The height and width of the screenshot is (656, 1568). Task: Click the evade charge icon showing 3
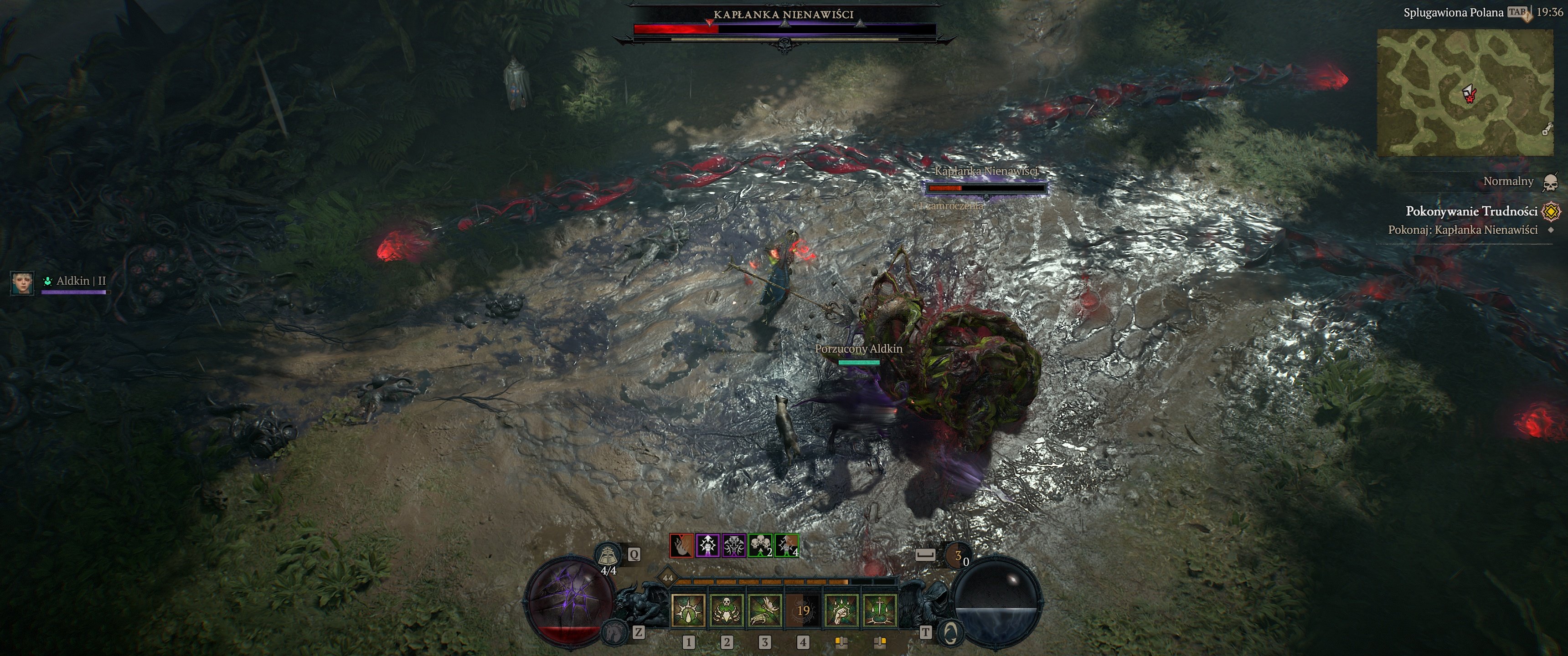point(958,555)
